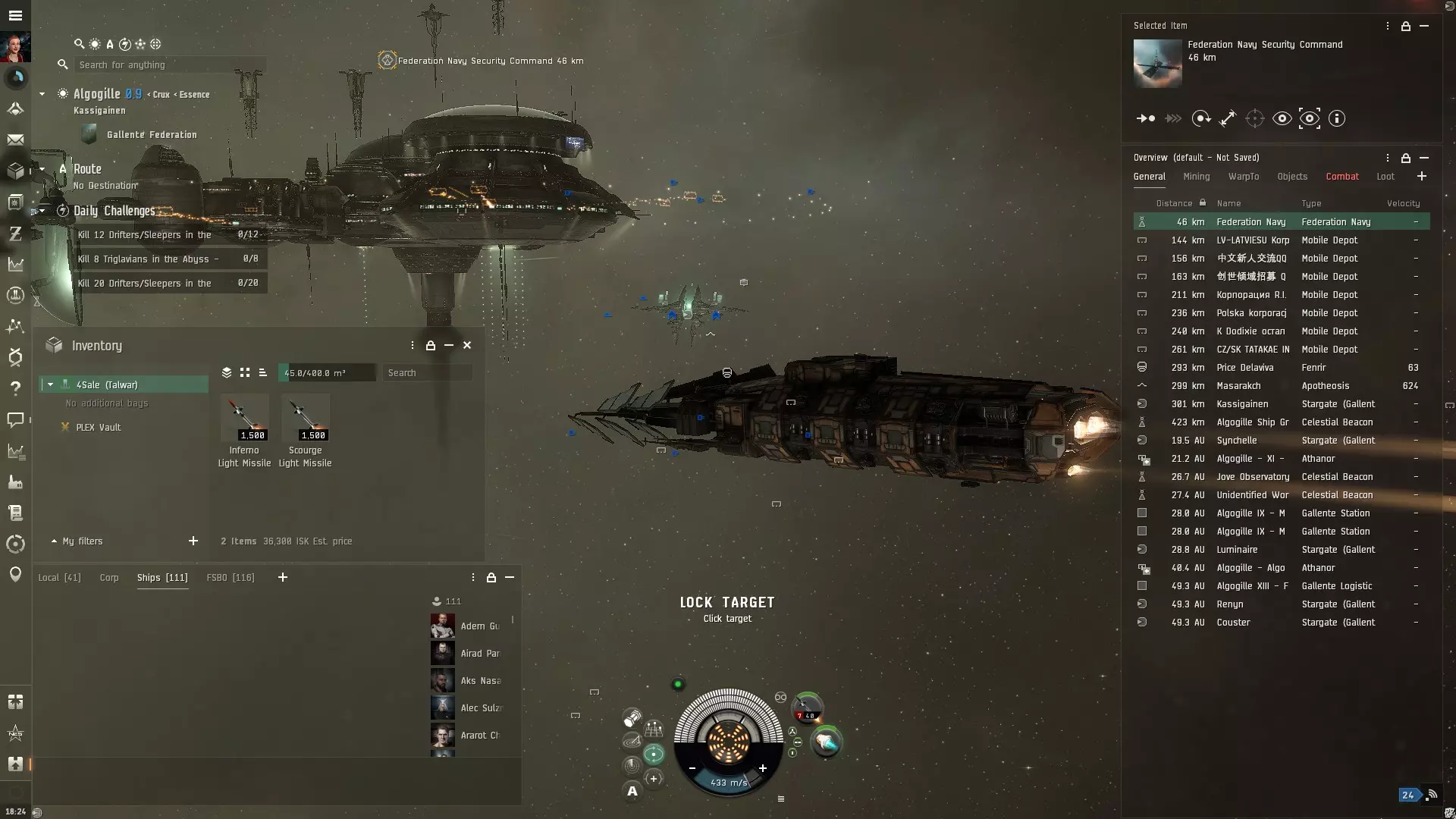Increase ship speed with the plus button

point(763,768)
